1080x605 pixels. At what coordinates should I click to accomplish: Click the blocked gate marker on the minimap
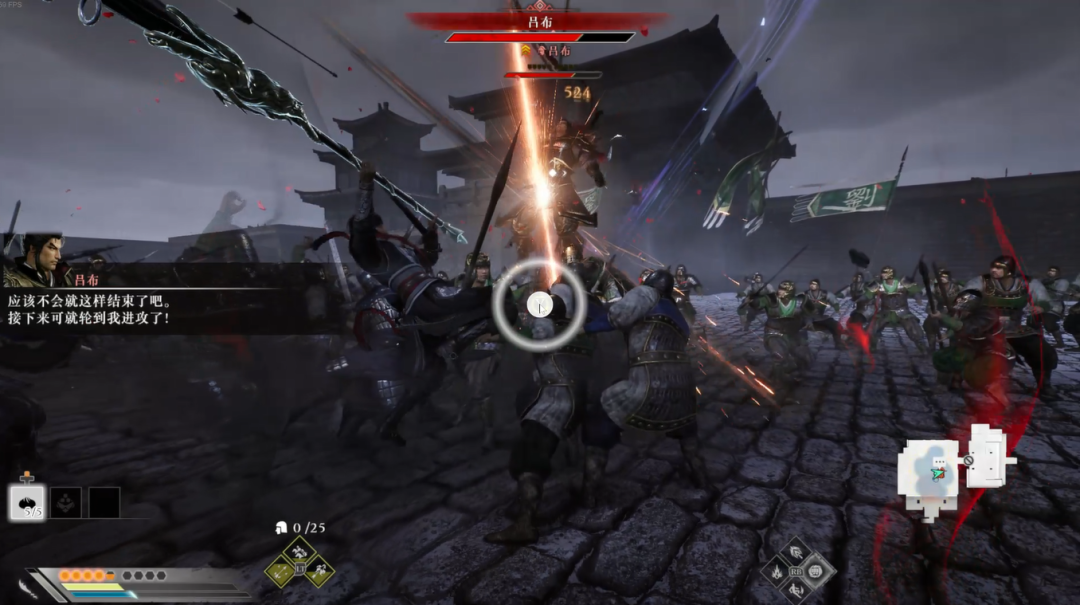click(968, 461)
